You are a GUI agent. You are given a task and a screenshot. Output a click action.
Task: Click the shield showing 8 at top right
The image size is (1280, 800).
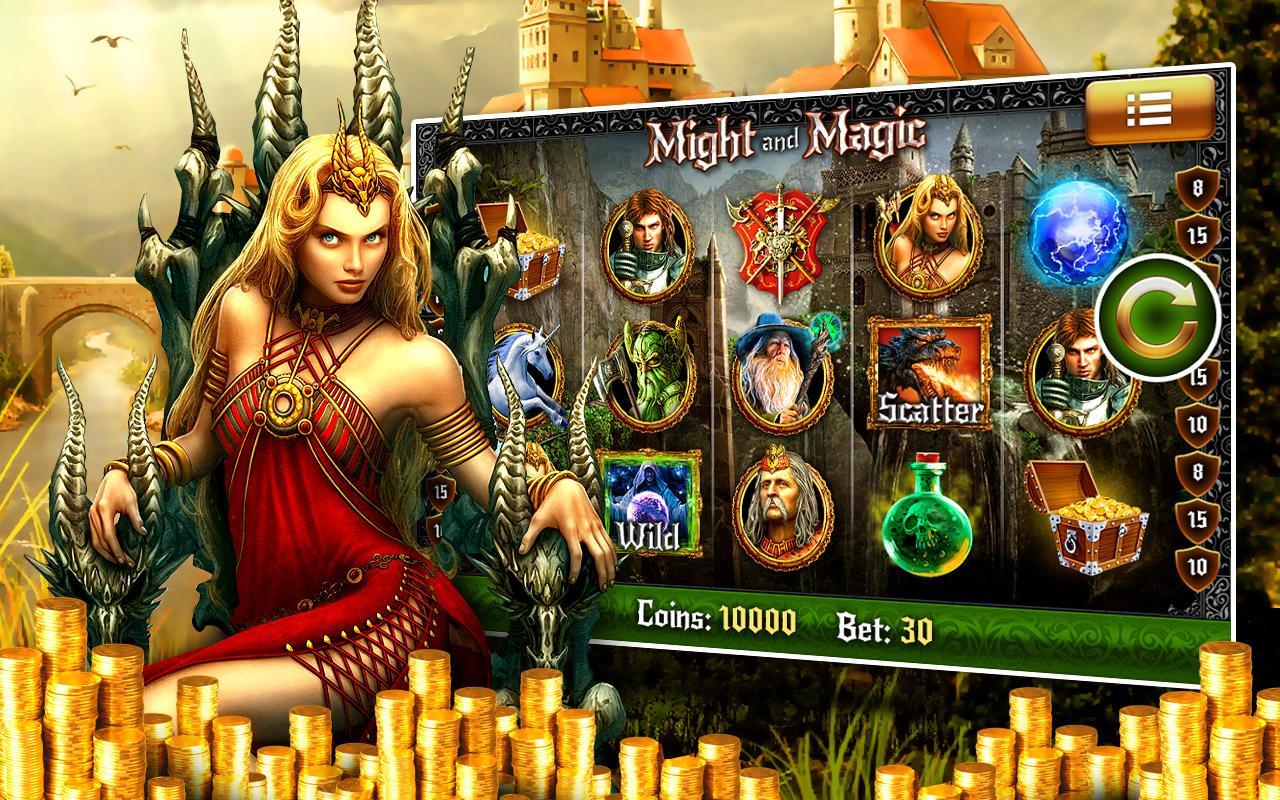pos(1196,185)
